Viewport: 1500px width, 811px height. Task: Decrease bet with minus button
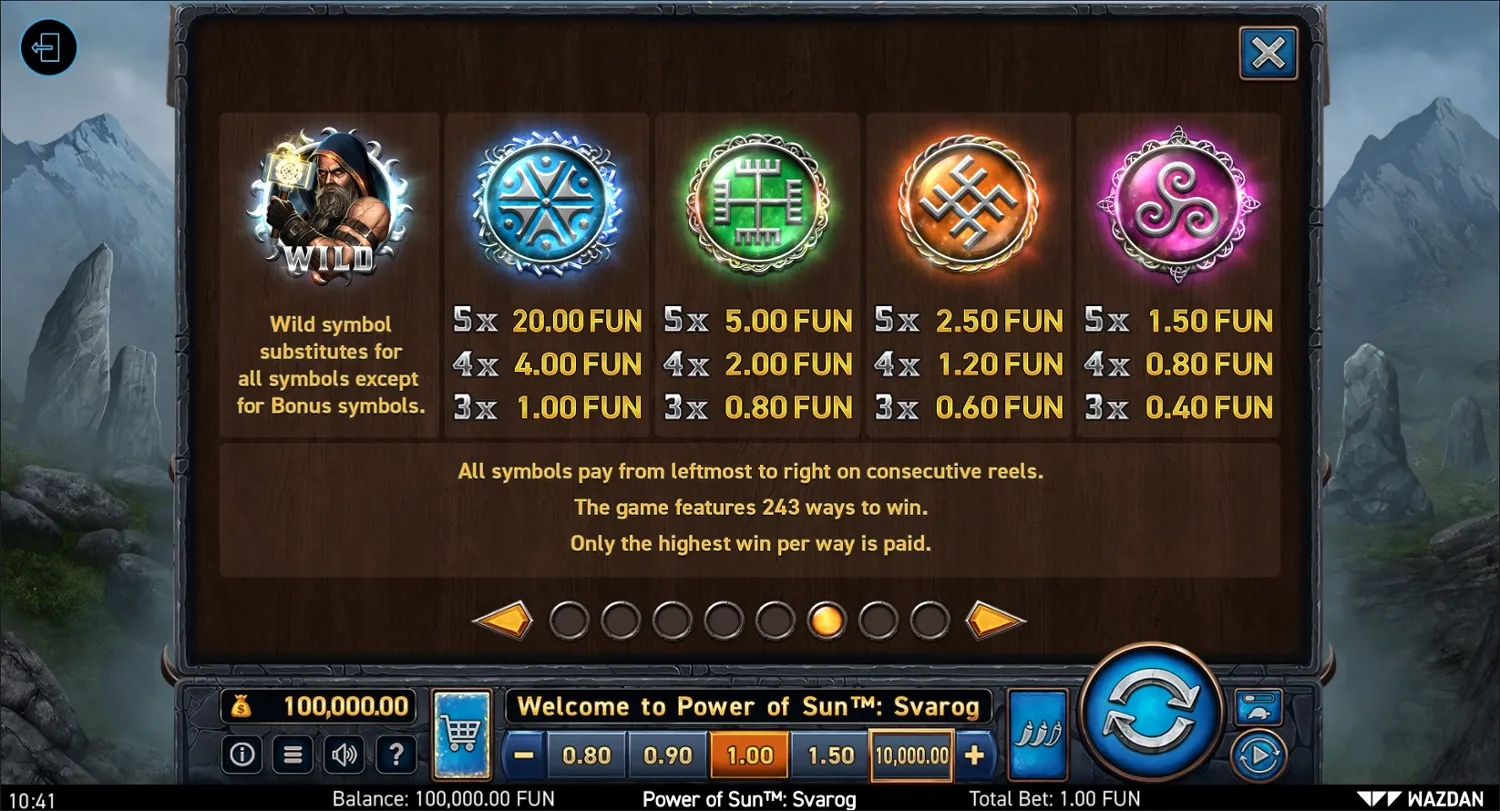click(x=523, y=755)
